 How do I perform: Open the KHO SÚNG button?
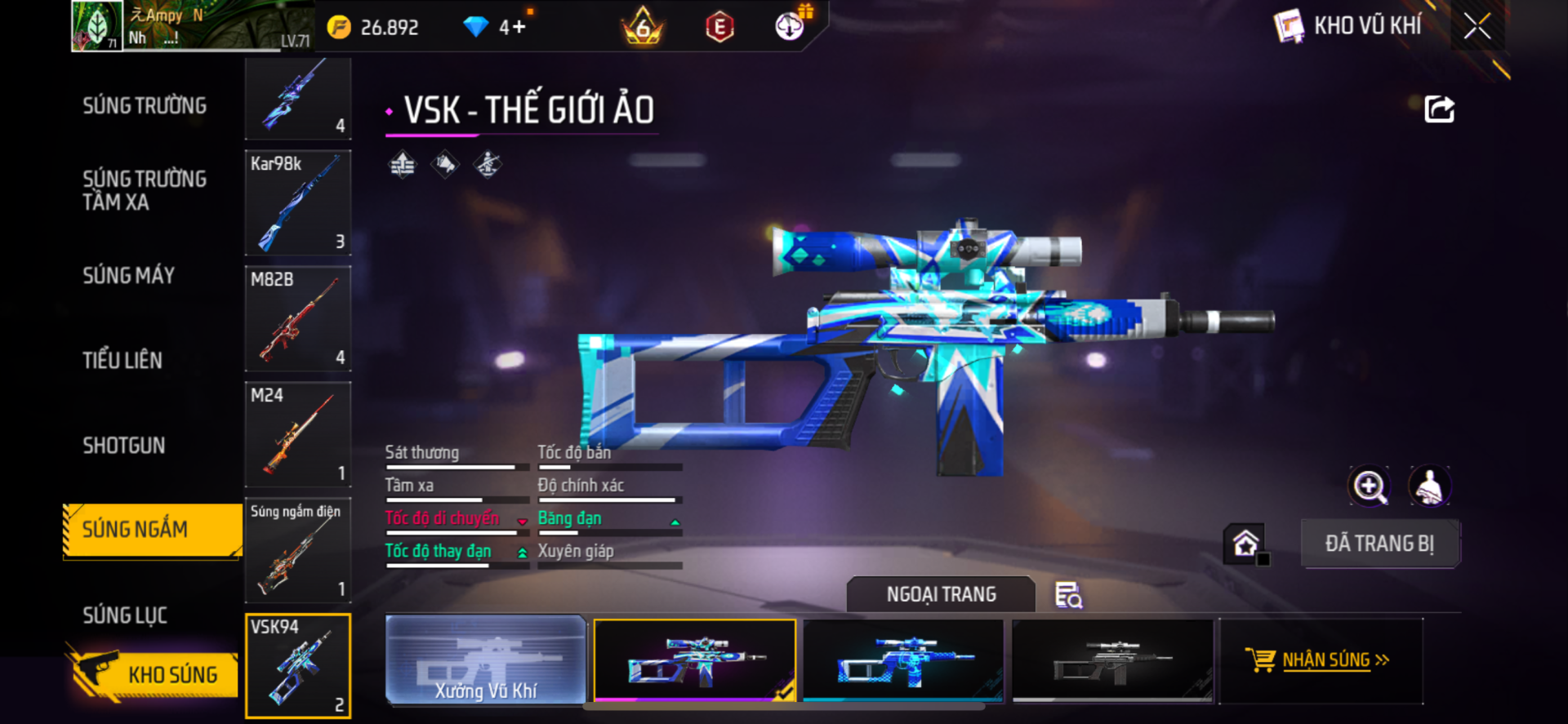154,674
